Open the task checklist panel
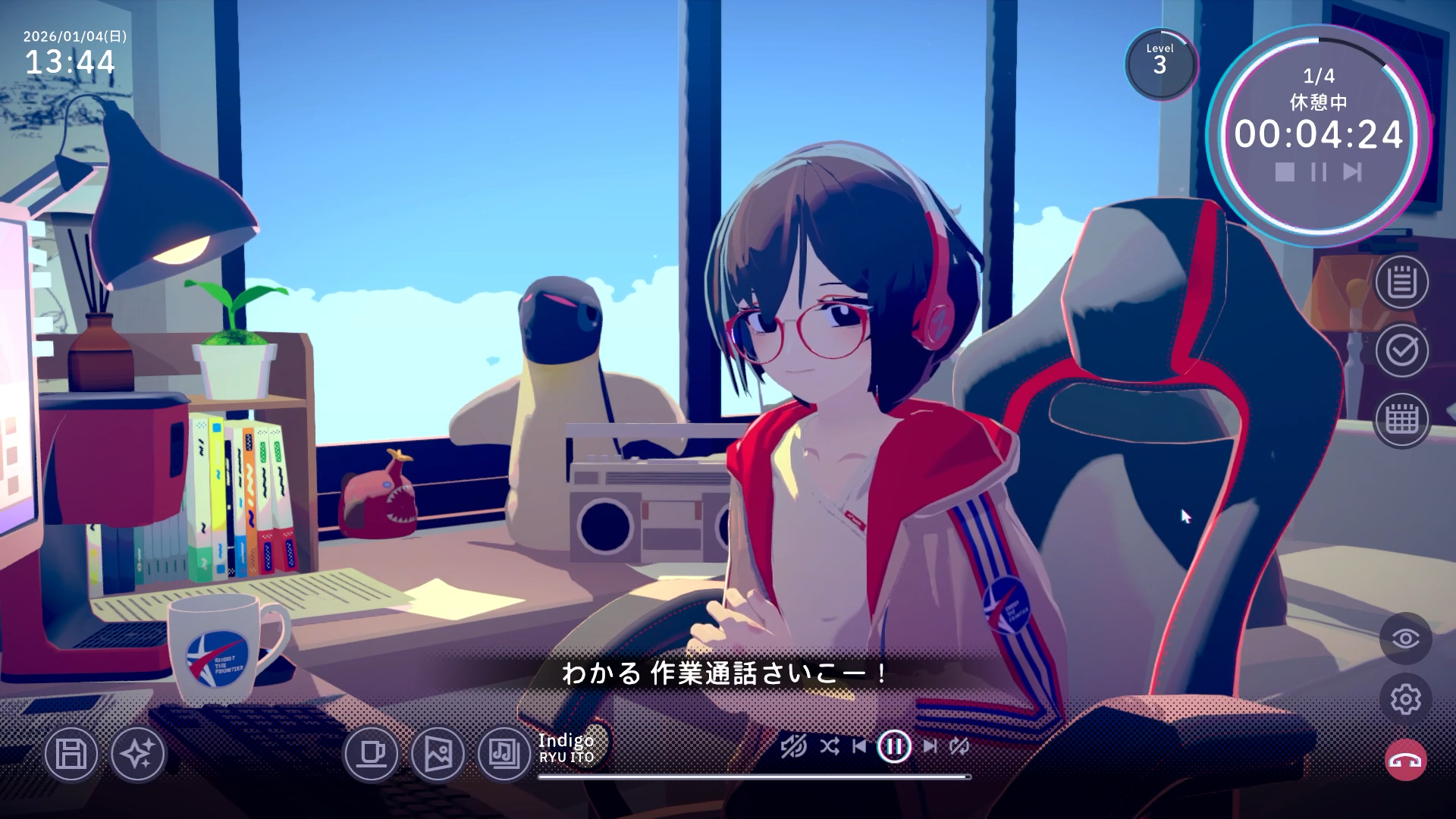 click(1402, 353)
